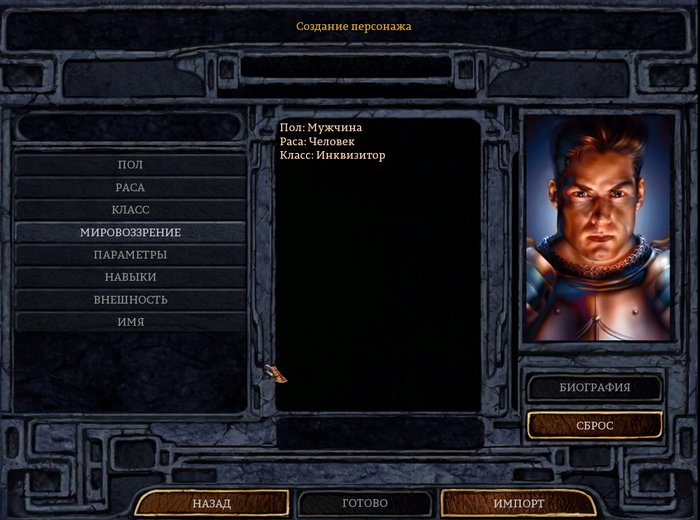Select the Раса menu entry

pos(130,187)
